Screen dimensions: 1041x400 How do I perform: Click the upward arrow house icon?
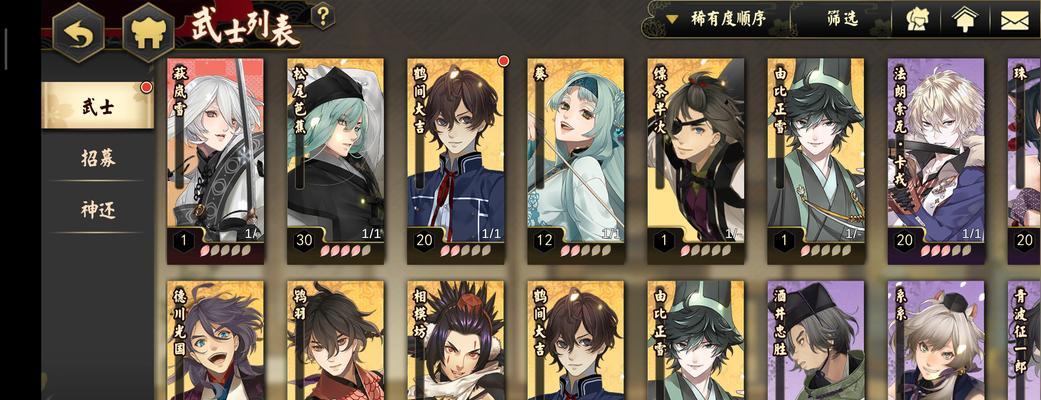[x=963, y=19]
